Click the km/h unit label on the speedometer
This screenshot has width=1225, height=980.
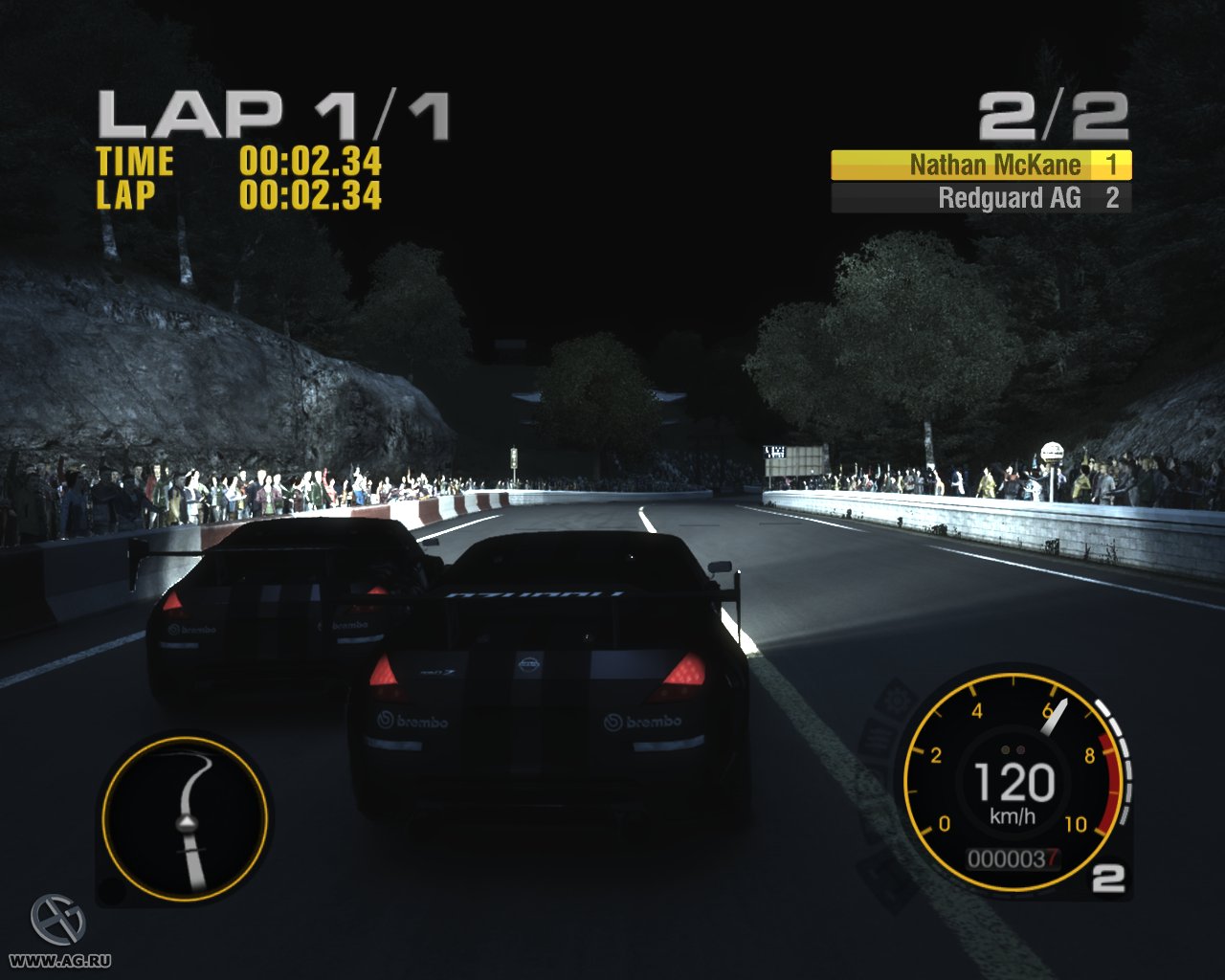tap(1012, 815)
